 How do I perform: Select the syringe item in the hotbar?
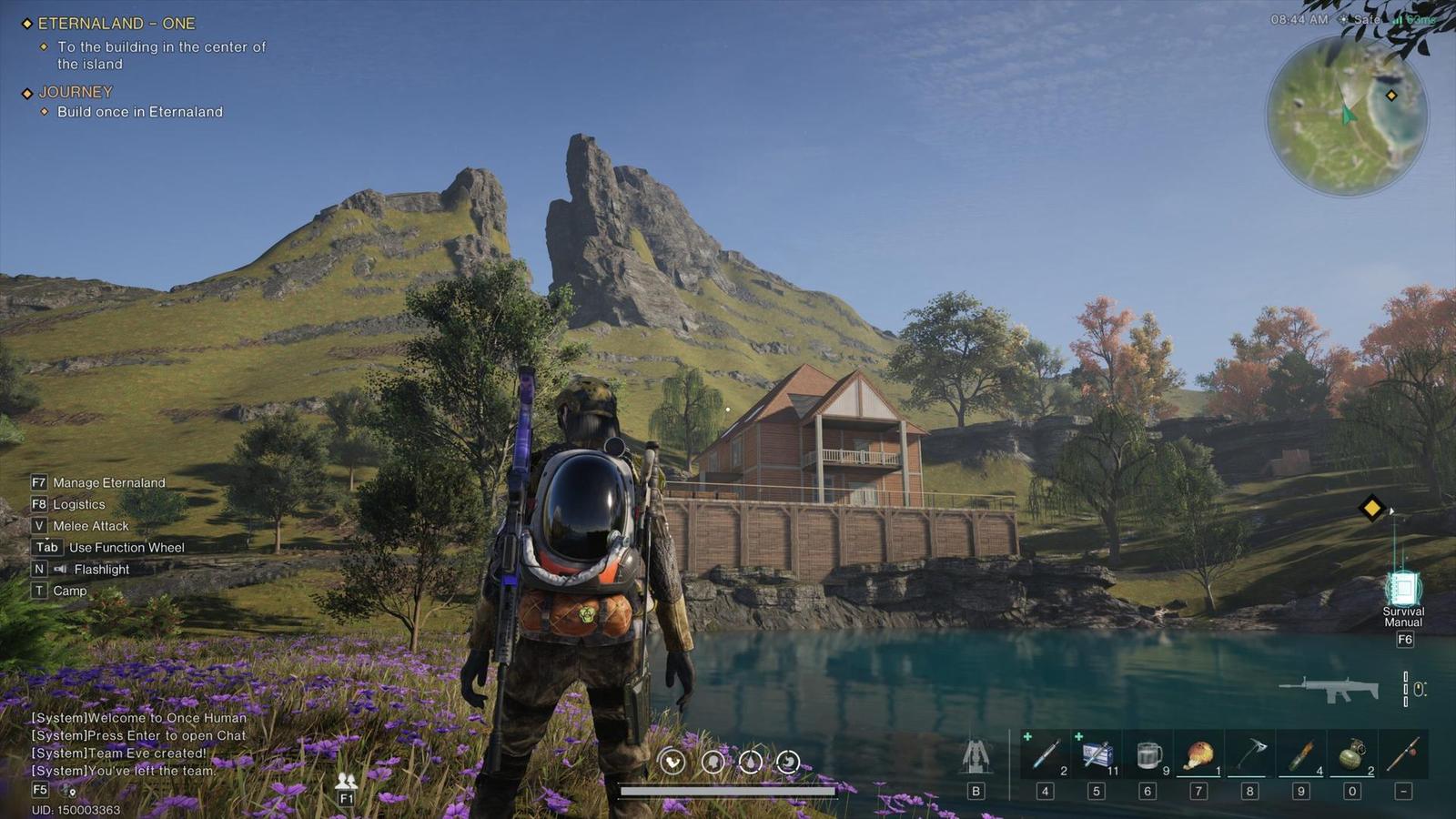[1045, 754]
